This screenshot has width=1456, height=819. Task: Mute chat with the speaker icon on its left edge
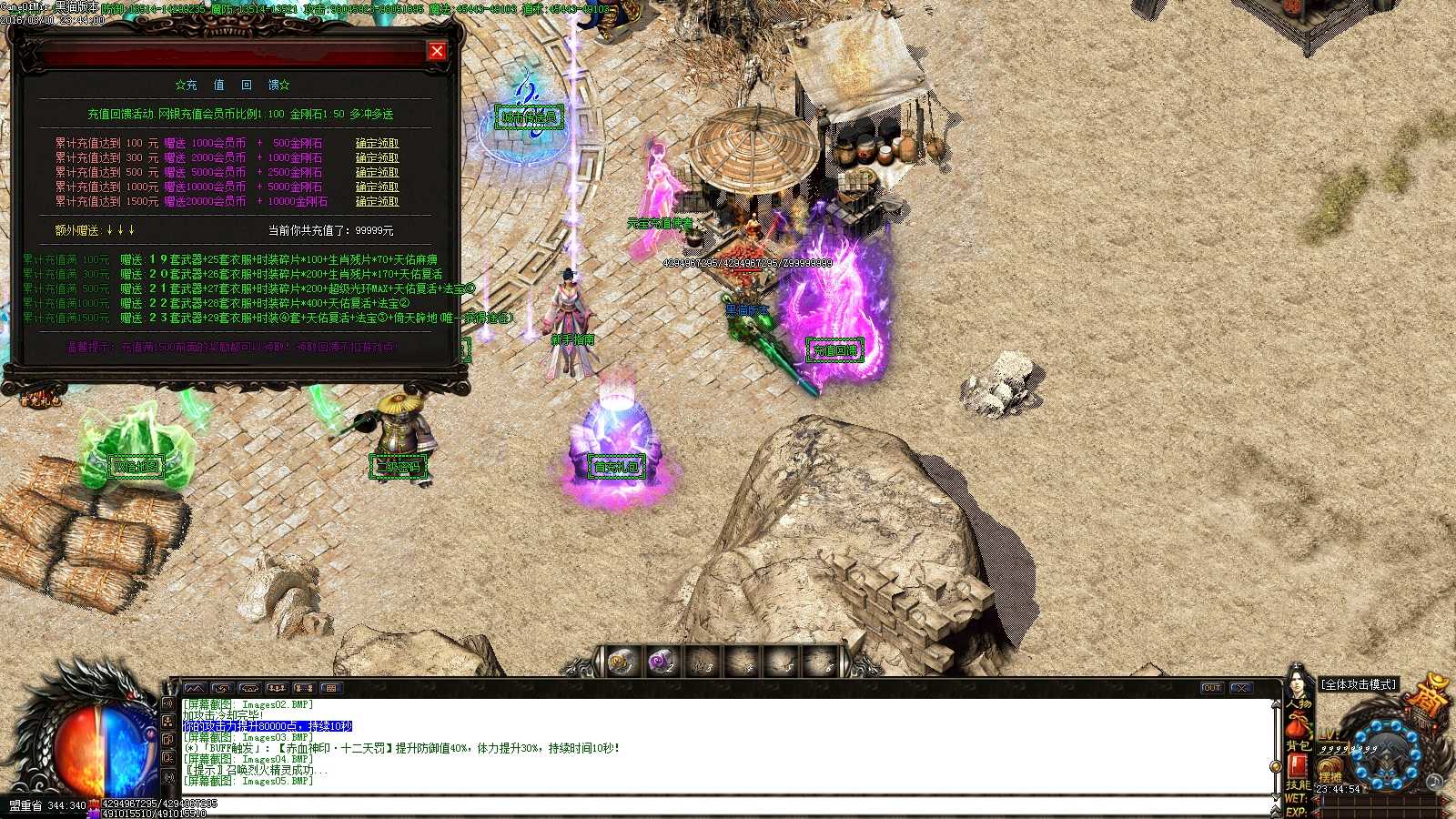click(x=169, y=703)
